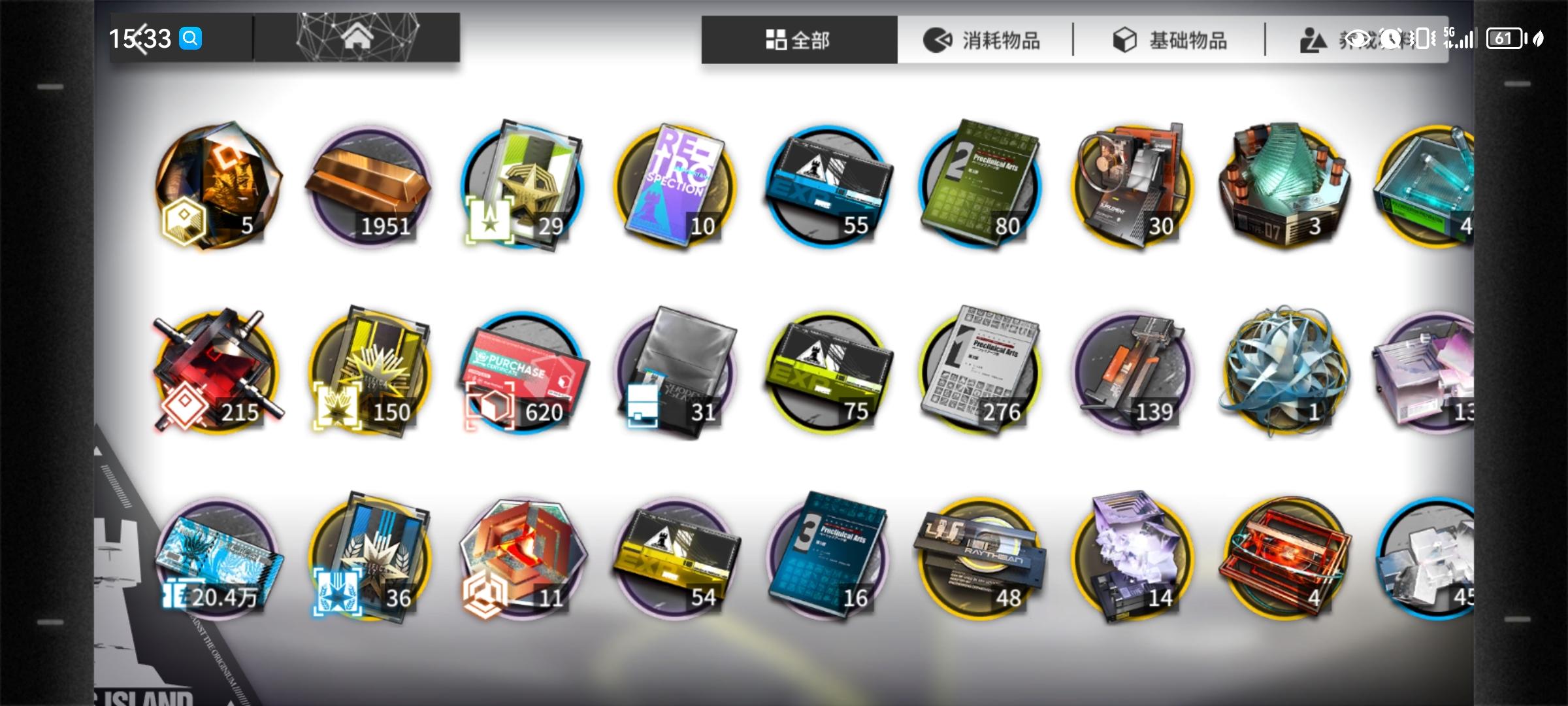
Task: Select the gold EXP record showing 54
Action: [x=676, y=559]
